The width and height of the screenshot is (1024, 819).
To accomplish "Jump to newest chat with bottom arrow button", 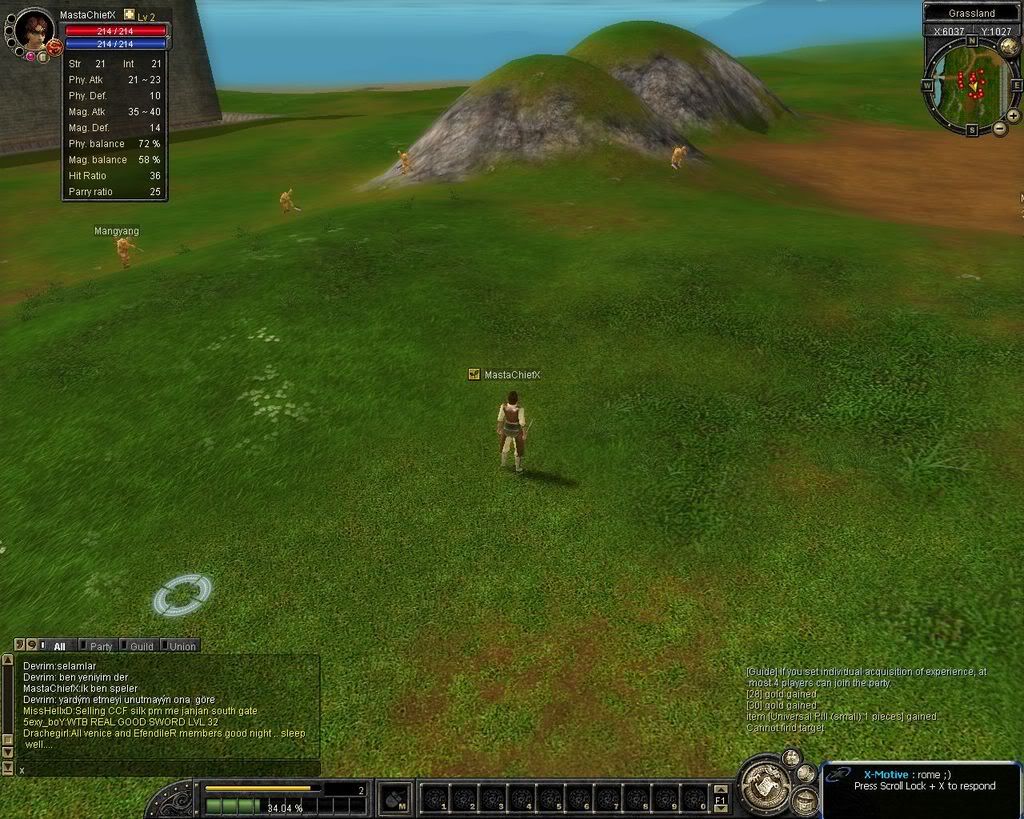I will 7,768.
